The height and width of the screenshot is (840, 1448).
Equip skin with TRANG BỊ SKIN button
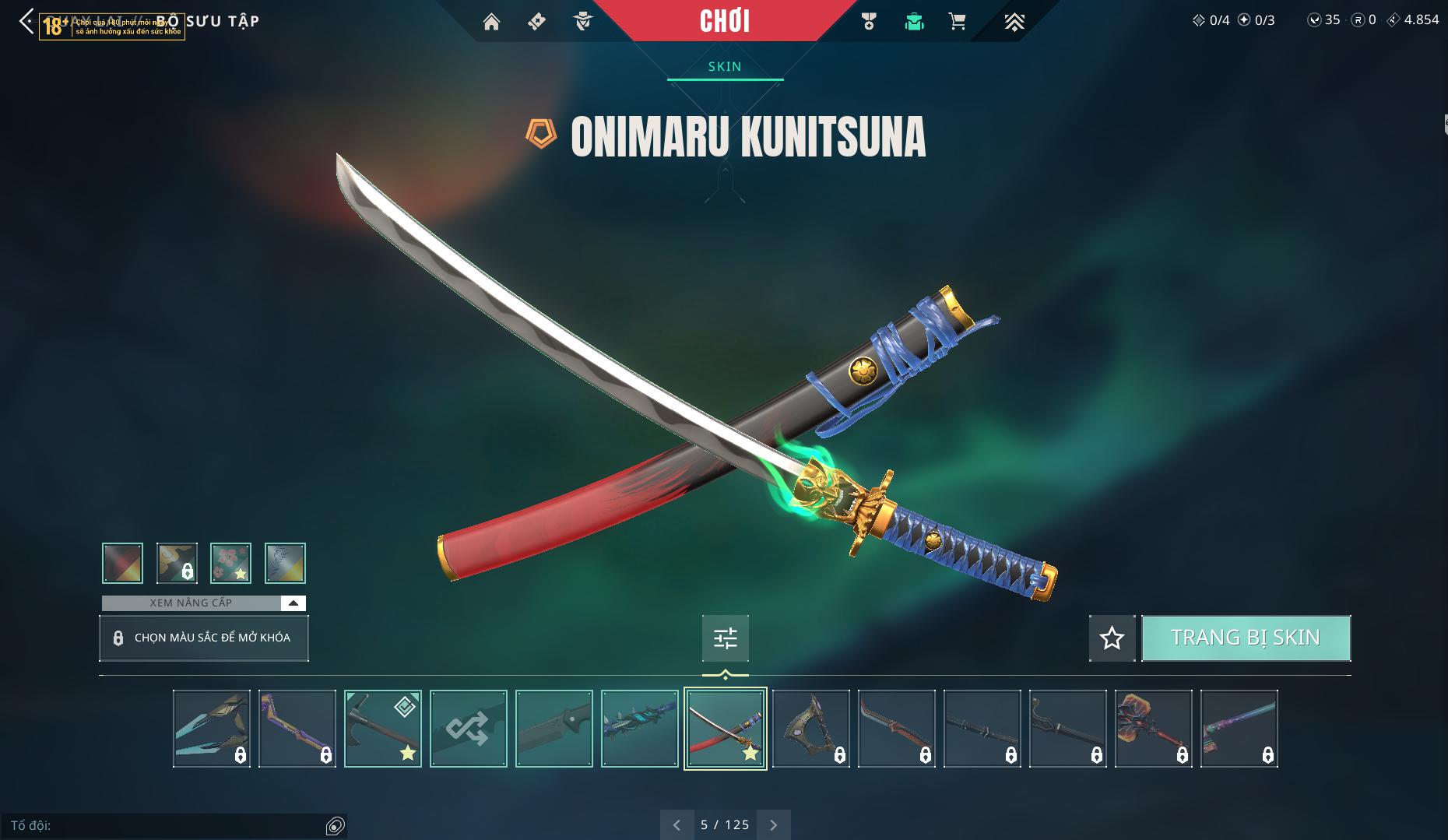(x=1246, y=638)
